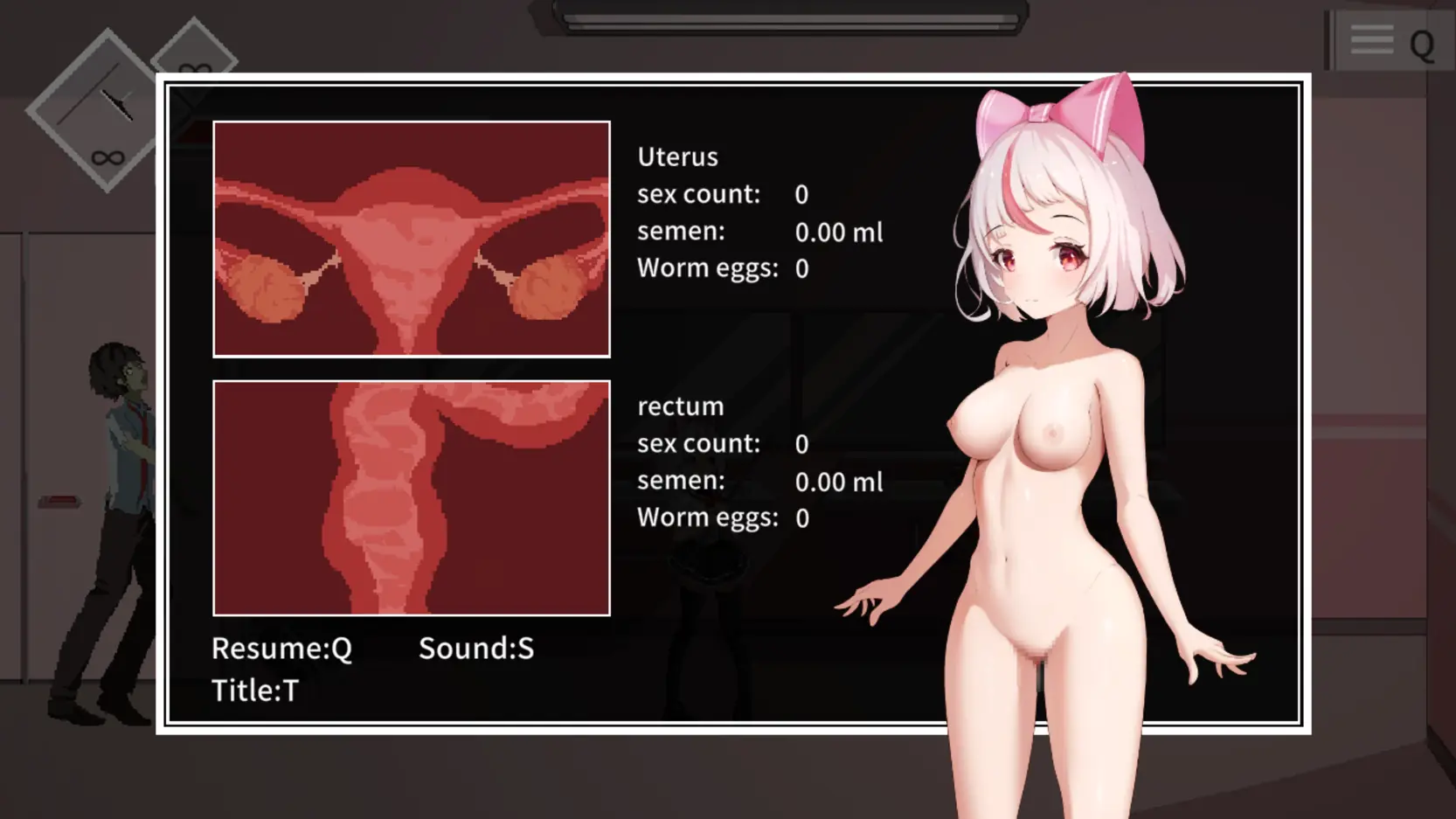Expand the rectum stats section
Viewport: 1456px width, 819px height.
[681, 406]
